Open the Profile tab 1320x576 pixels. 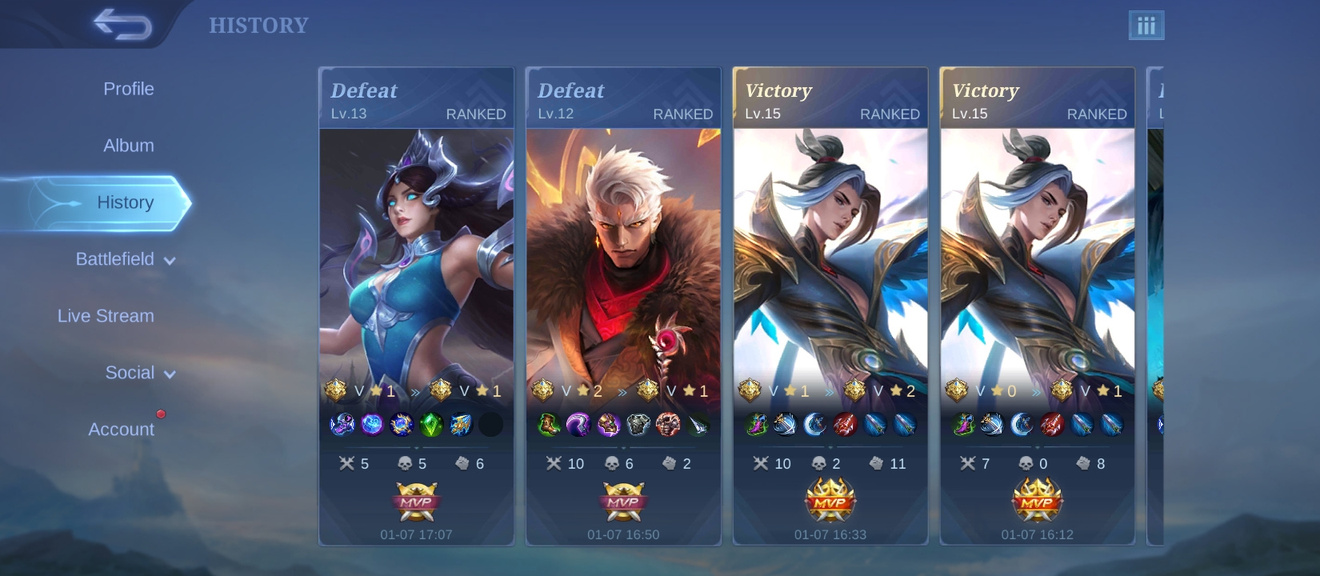click(x=128, y=89)
